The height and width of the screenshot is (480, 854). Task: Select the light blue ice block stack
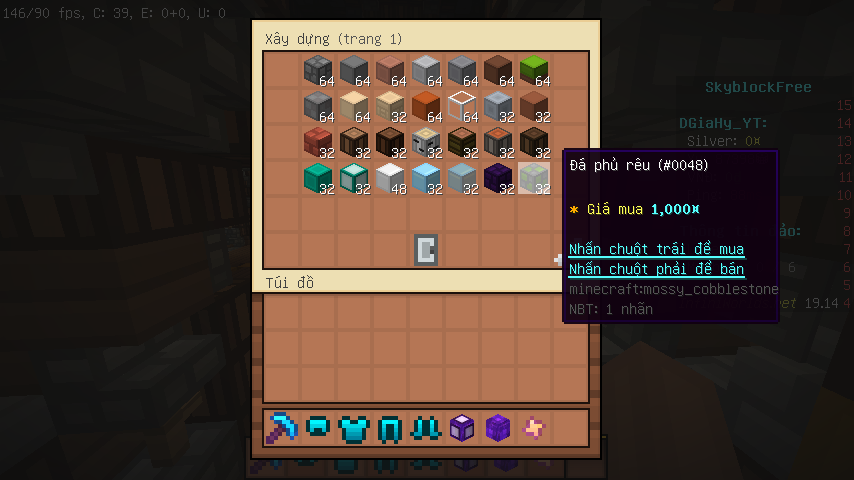(x=426, y=178)
